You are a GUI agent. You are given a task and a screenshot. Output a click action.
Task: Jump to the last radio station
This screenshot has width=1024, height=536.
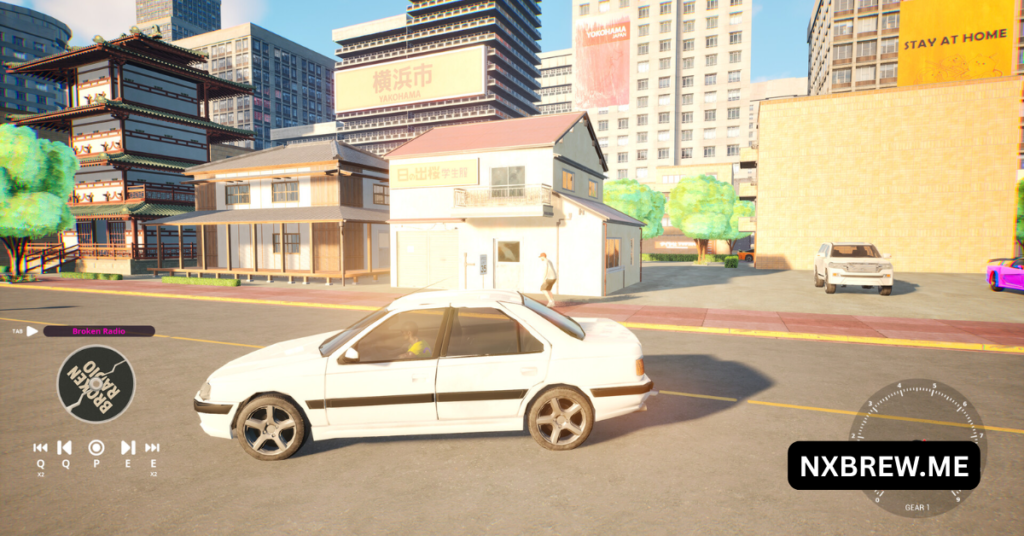pyautogui.click(x=153, y=448)
